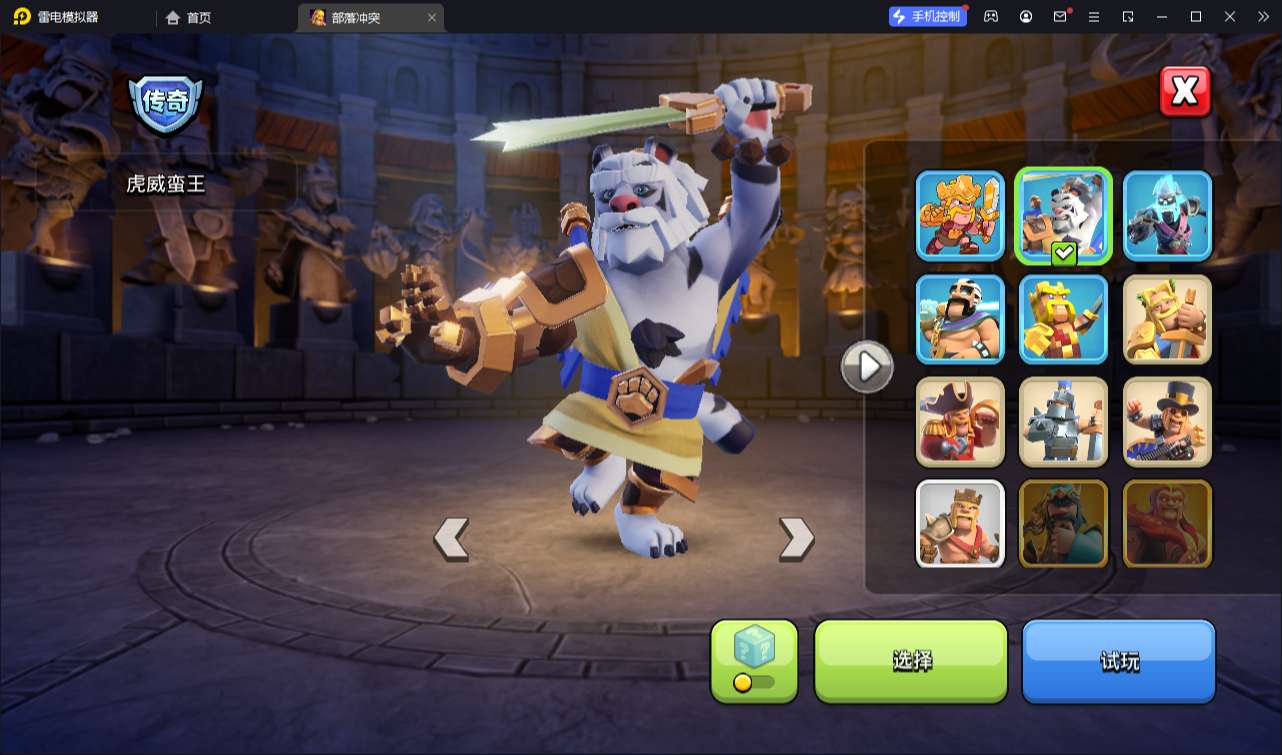
Task: Open the 首页 home tab
Action: coord(188,17)
